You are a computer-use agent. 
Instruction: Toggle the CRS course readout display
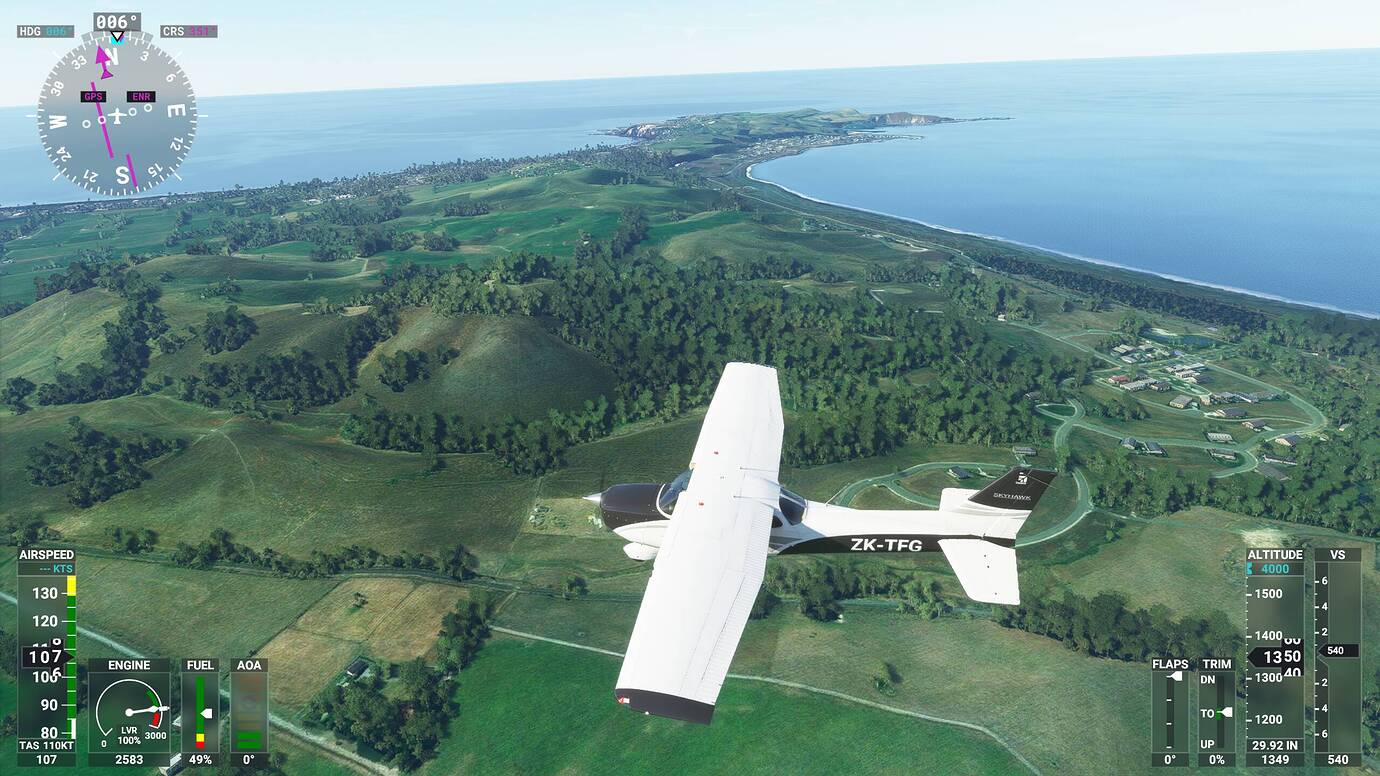[x=188, y=31]
